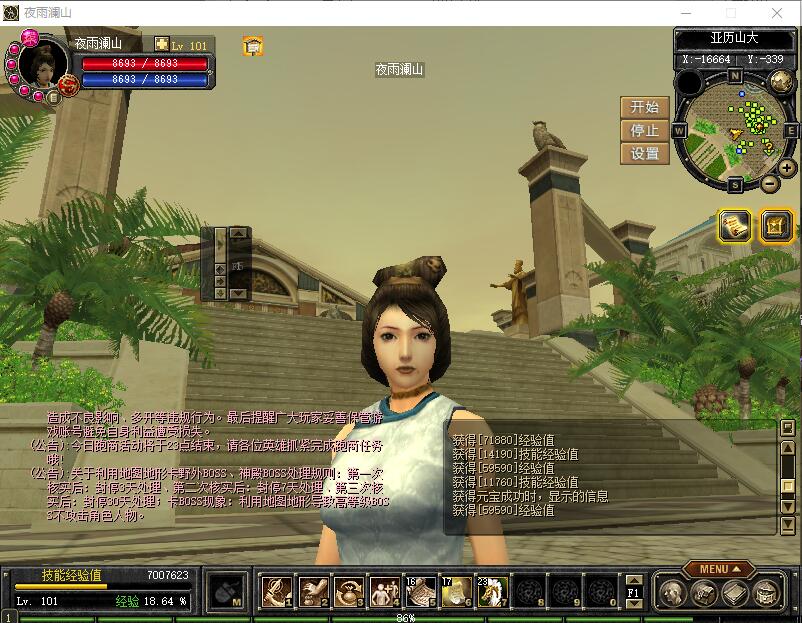Use hotbar slot 1 skill
The height and width of the screenshot is (623, 802).
click(x=275, y=591)
